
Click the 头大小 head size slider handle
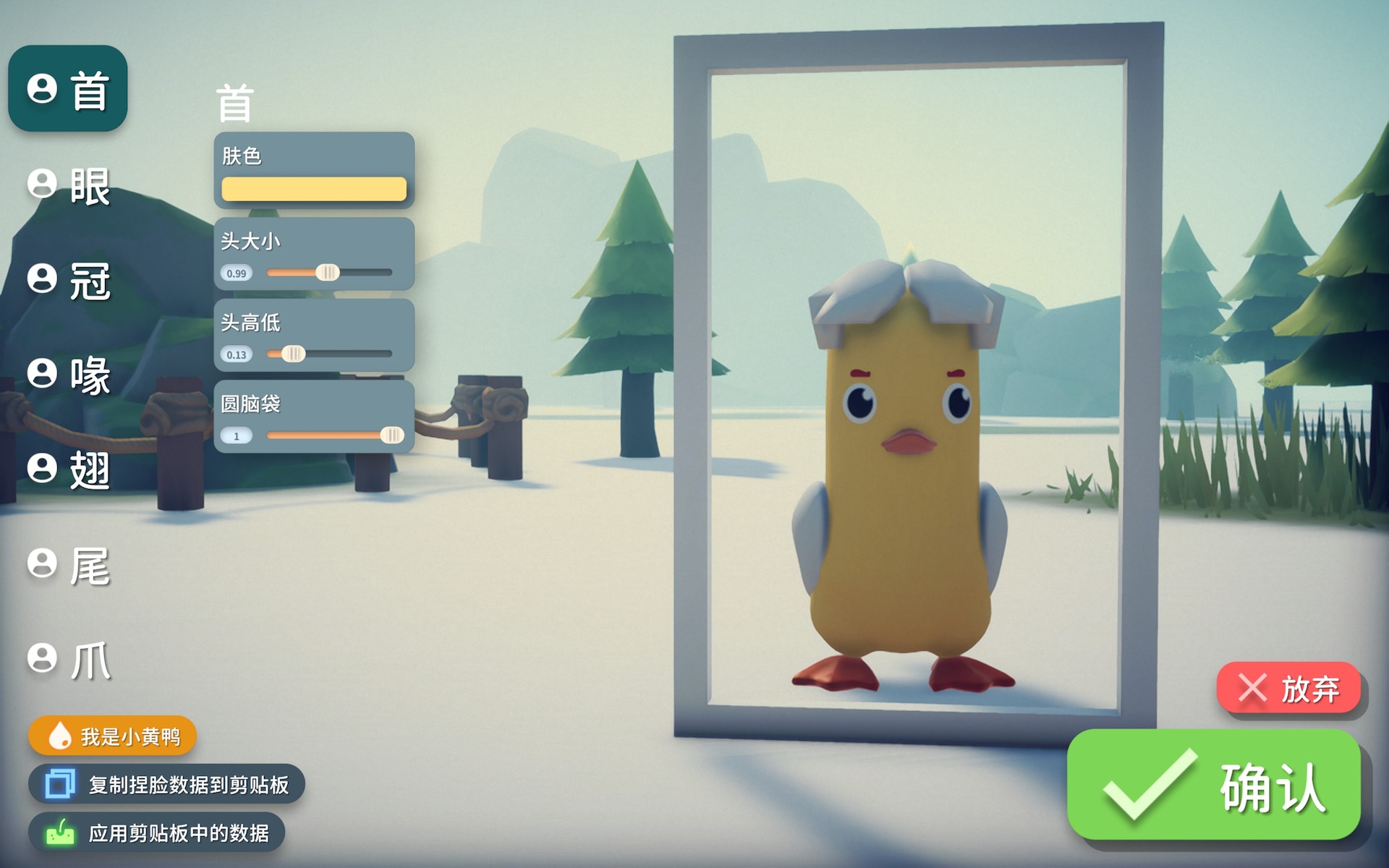(x=327, y=273)
